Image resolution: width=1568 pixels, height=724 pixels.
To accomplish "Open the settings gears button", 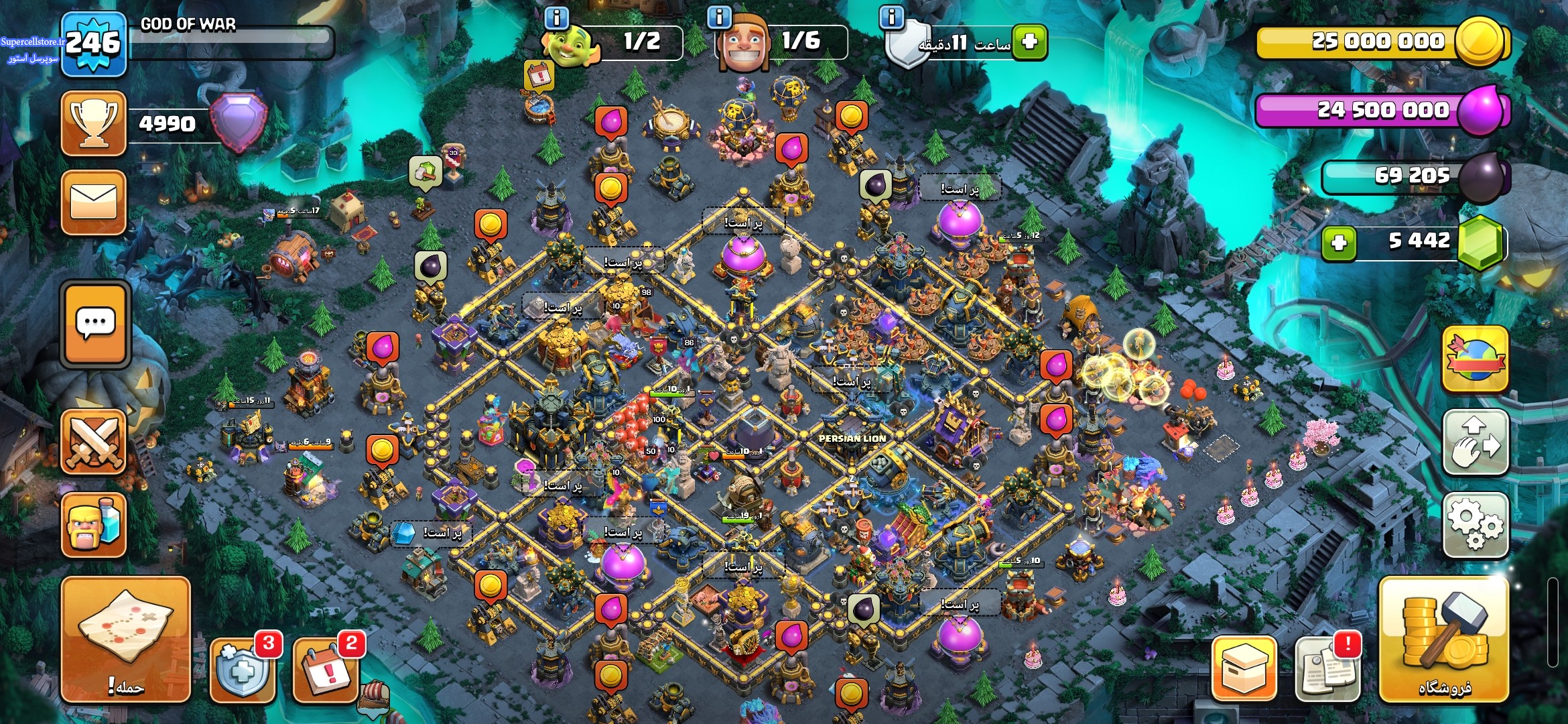I will 1475,525.
